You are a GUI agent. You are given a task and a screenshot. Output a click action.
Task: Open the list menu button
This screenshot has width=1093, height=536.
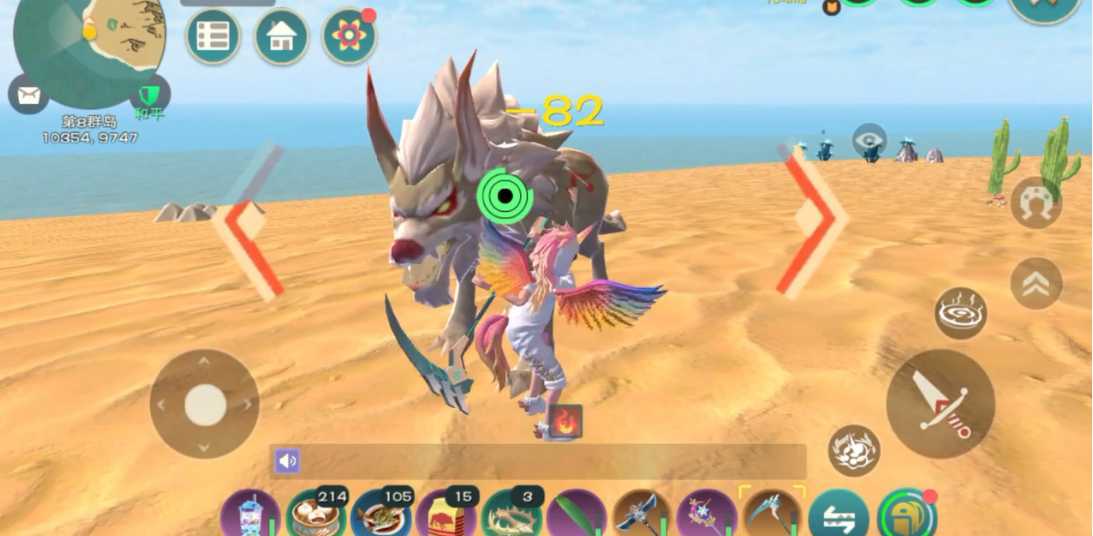(x=213, y=37)
